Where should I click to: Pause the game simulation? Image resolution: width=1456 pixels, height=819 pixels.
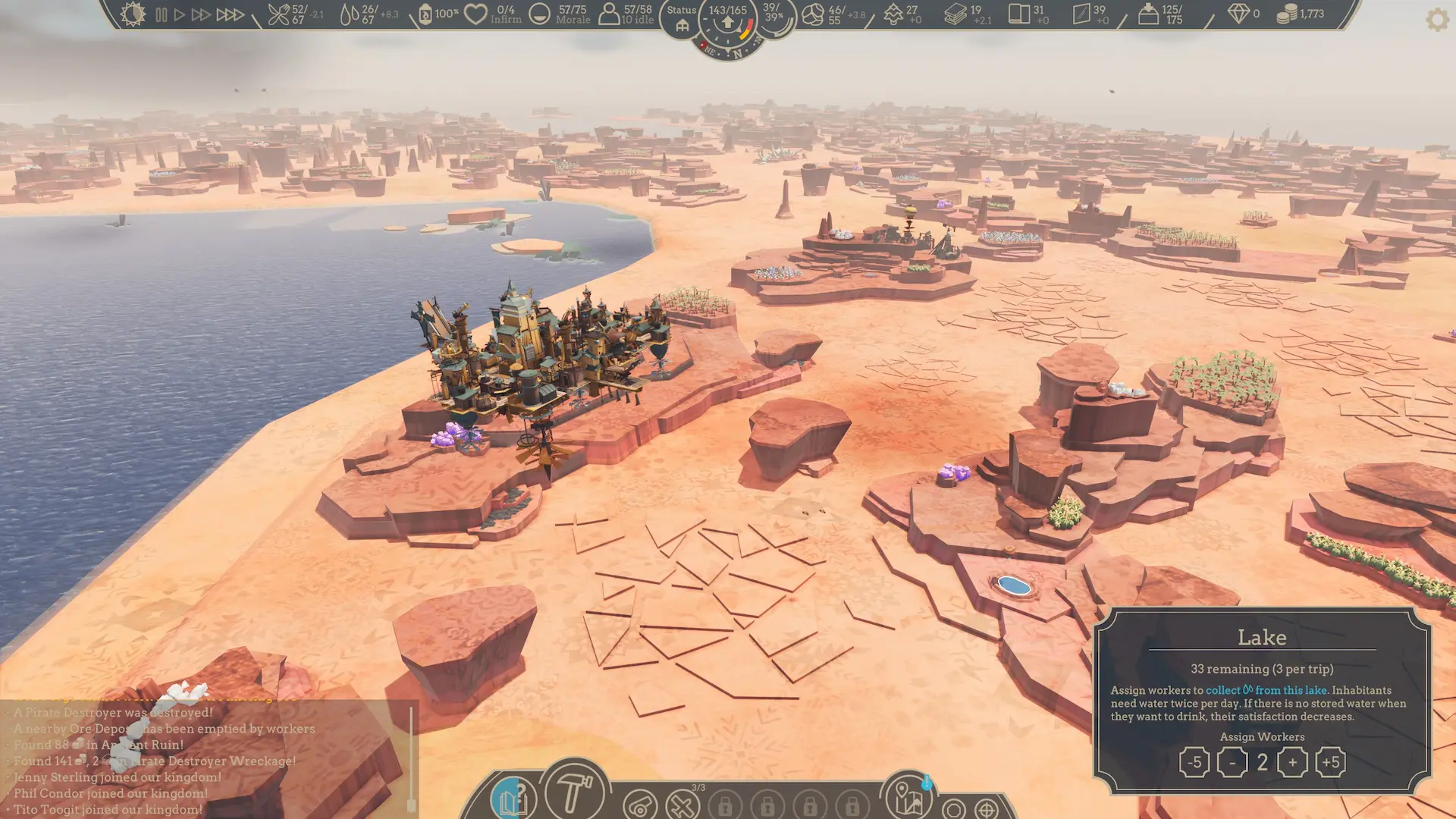click(163, 13)
